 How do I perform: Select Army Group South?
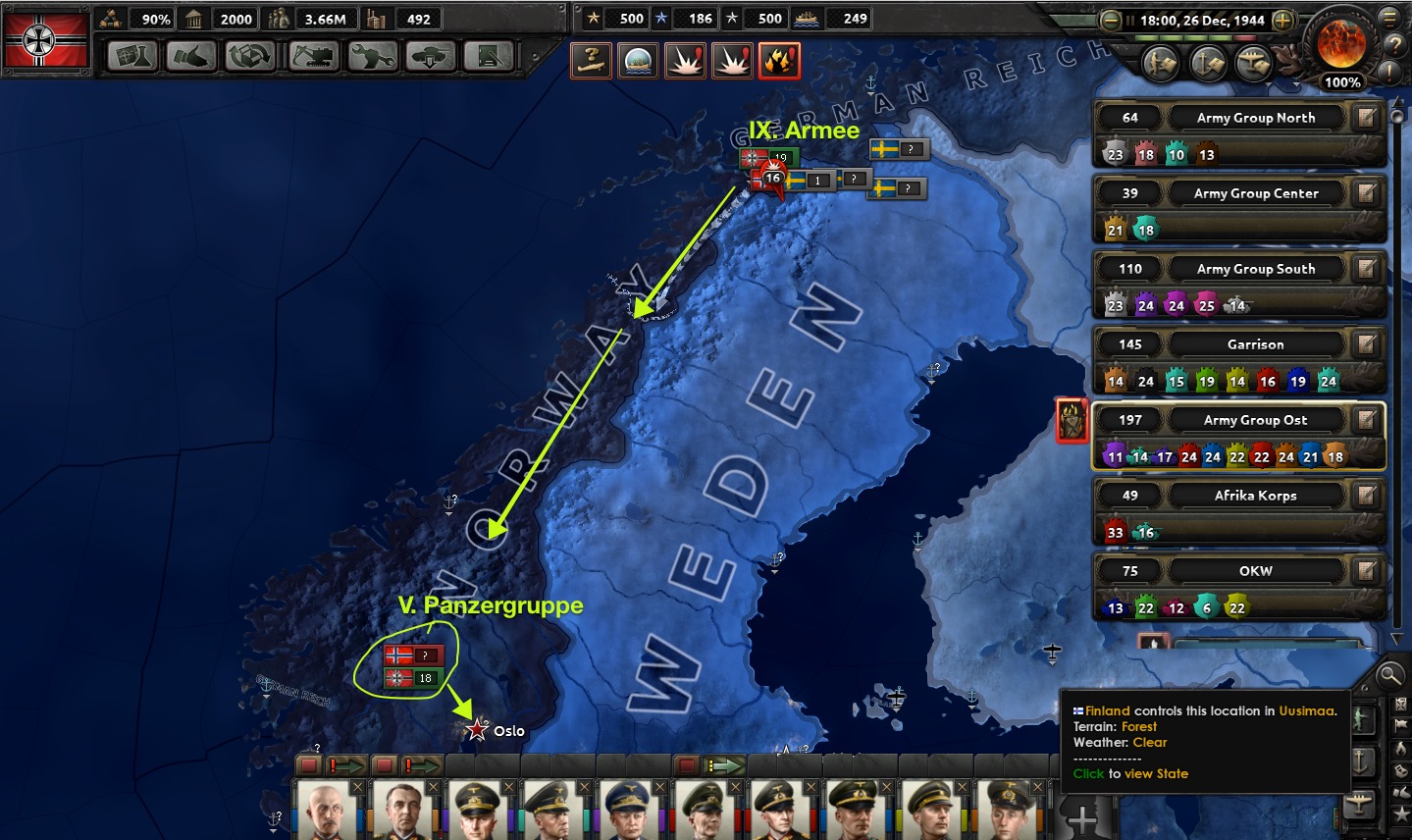click(1255, 269)
